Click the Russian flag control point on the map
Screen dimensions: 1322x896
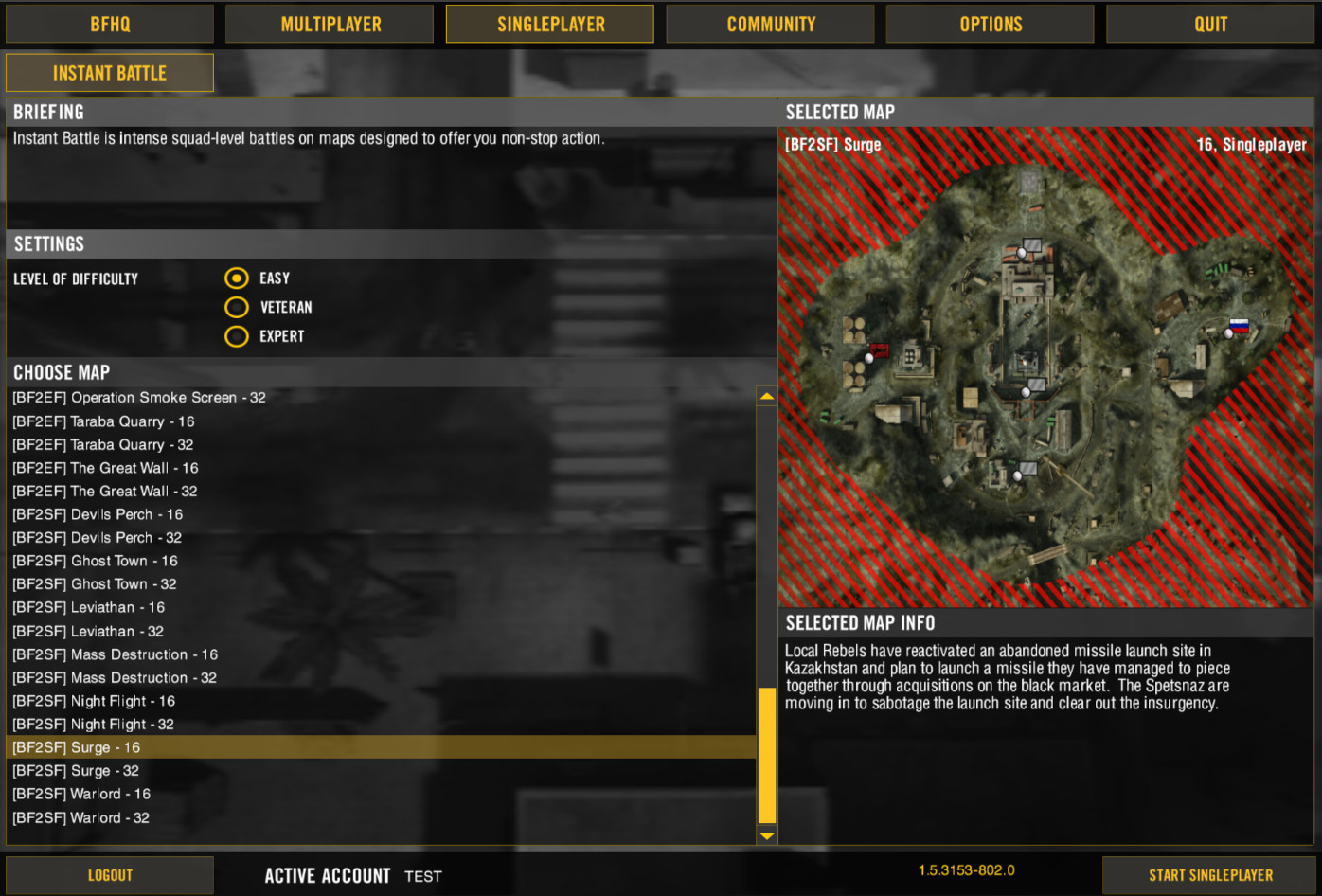coord(1239,326)
